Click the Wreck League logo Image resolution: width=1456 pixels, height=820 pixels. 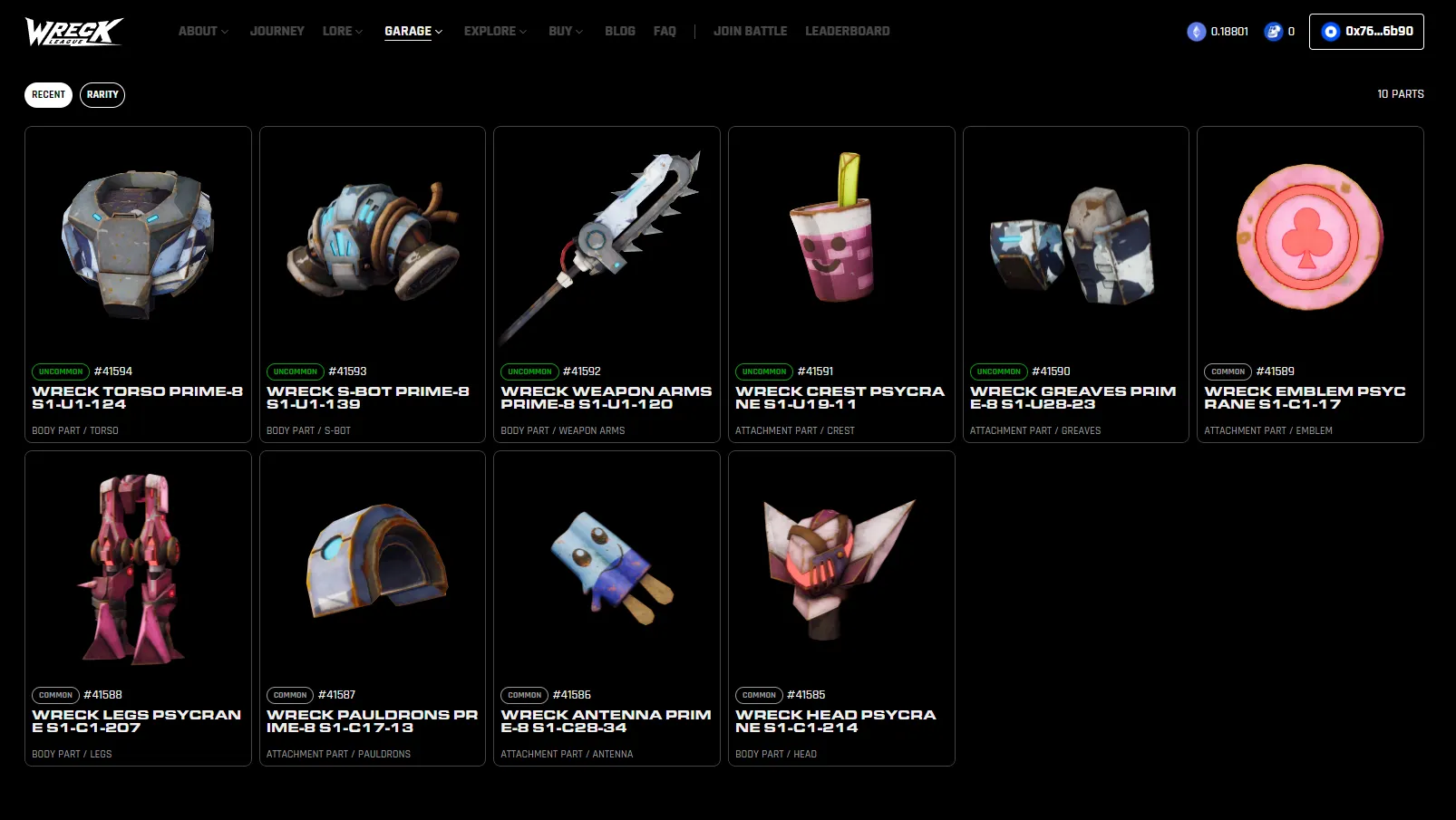[73, 31]
